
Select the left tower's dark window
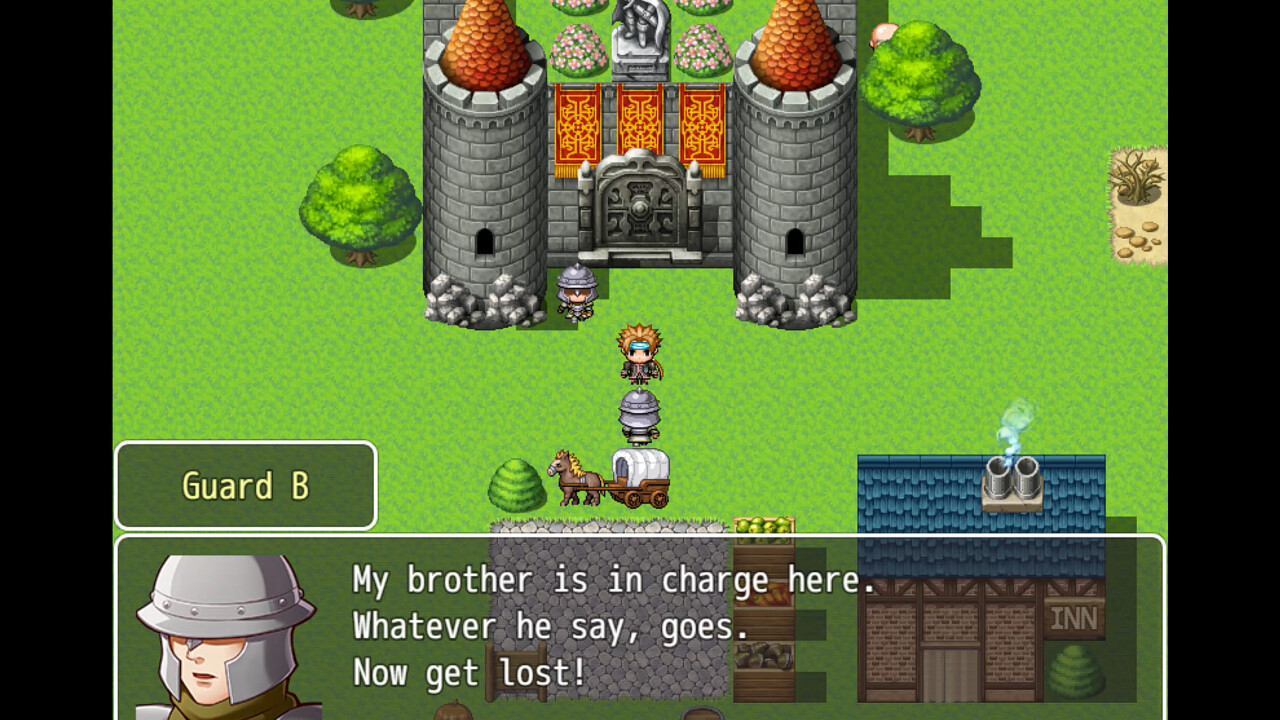pyautogui.click(x=487, y=243)
